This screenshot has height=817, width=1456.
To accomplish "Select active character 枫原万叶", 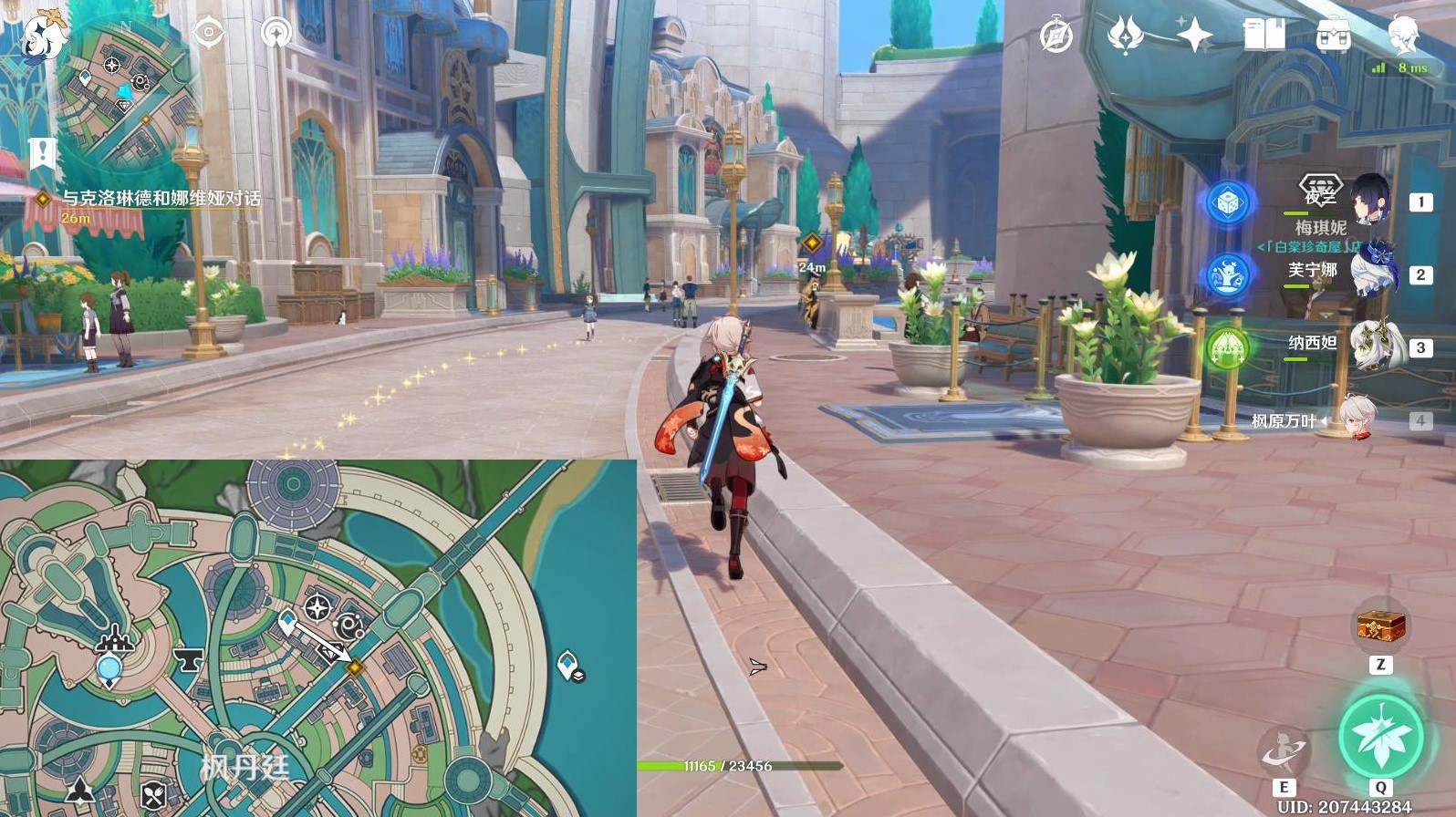I will click(1358, 420).
